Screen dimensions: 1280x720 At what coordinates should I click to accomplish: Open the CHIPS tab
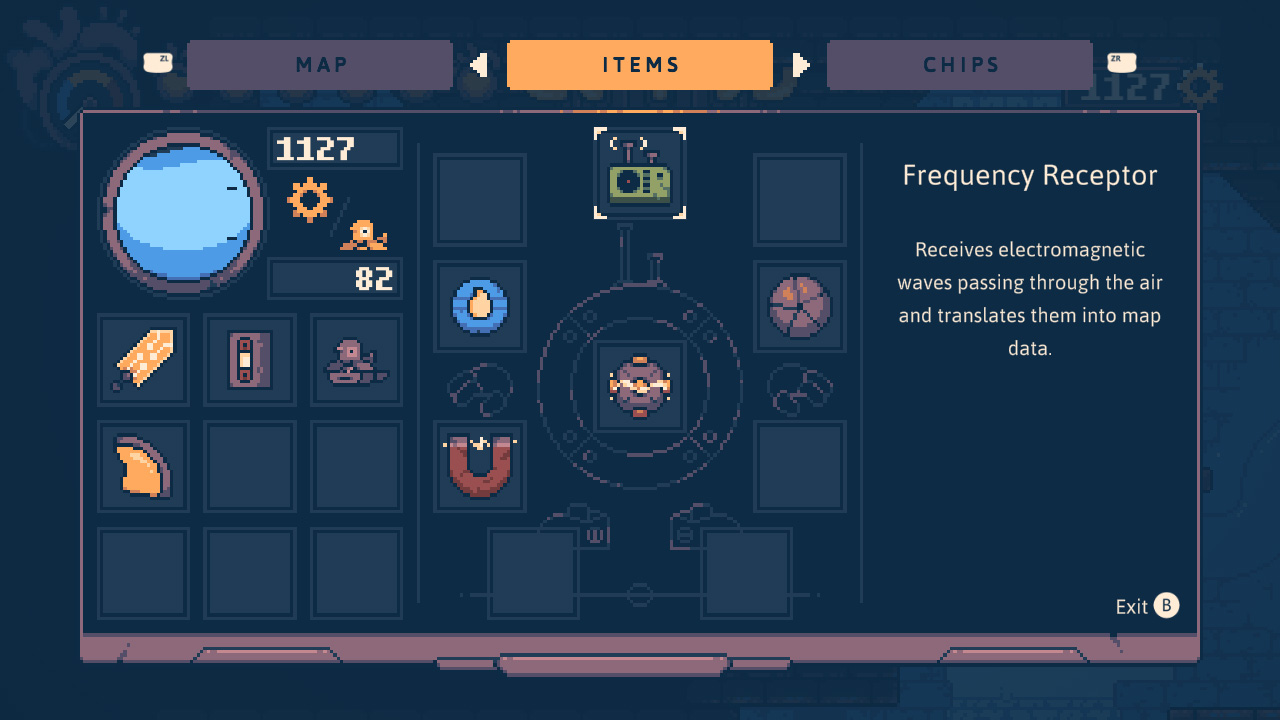pyautogui.click(x=959, y=64)
